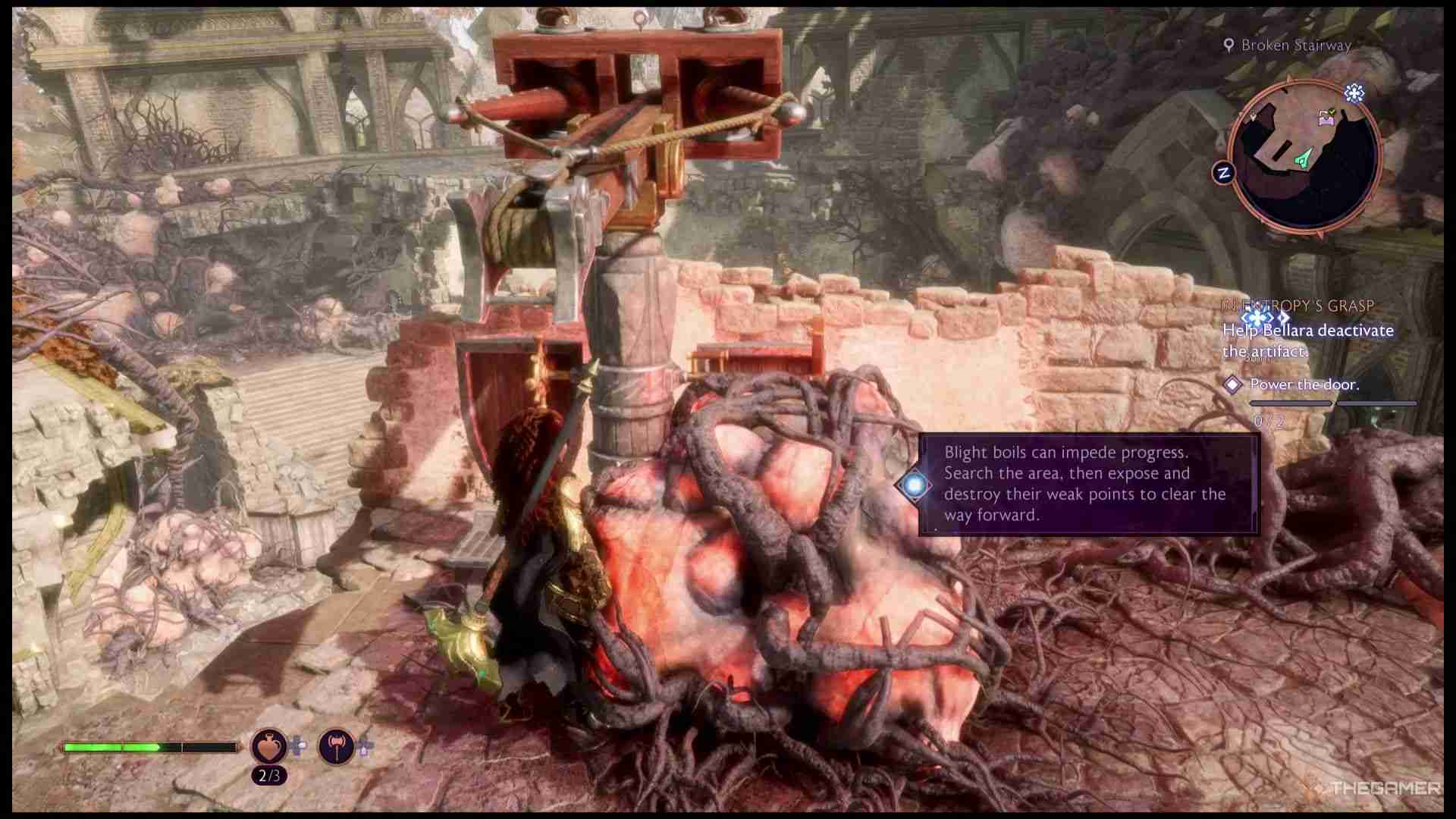
Task: Click the location pin icon beside Broken Stairway
Action: (x=1230, y=45)
